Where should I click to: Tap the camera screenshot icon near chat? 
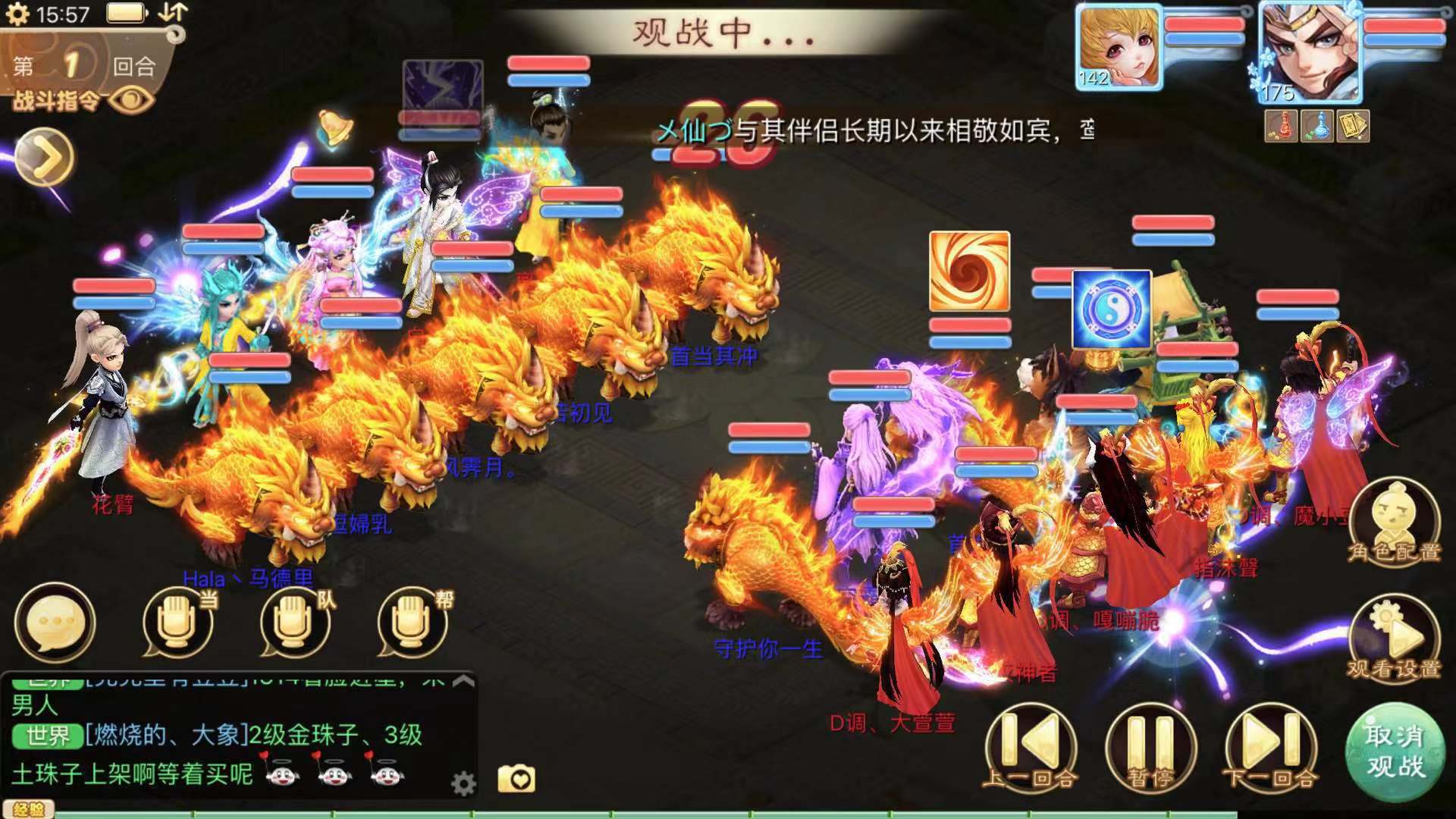[518, 777]
